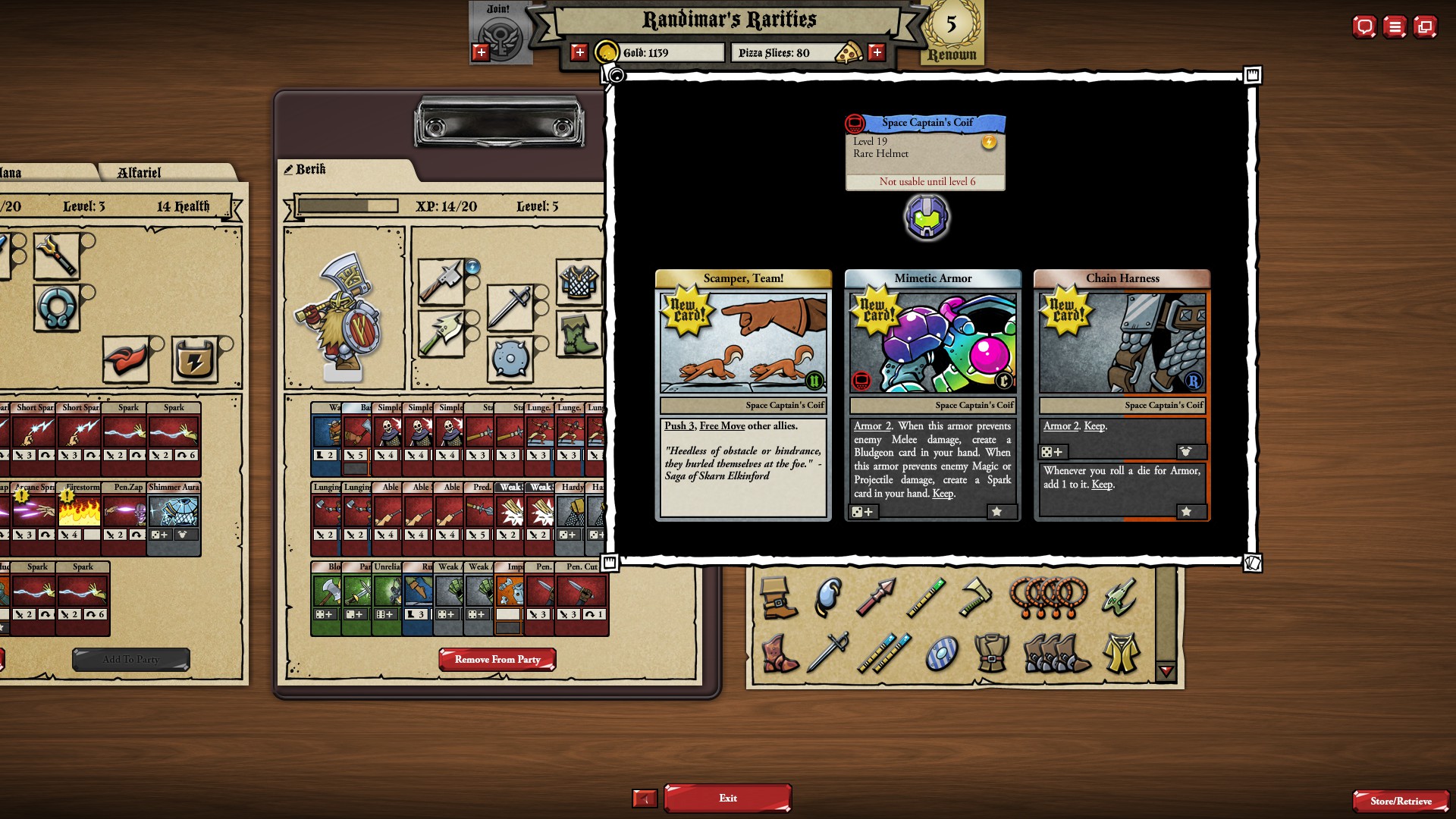Add gold with the plus button
1456x819 pixels.
(x=579, y=52)
